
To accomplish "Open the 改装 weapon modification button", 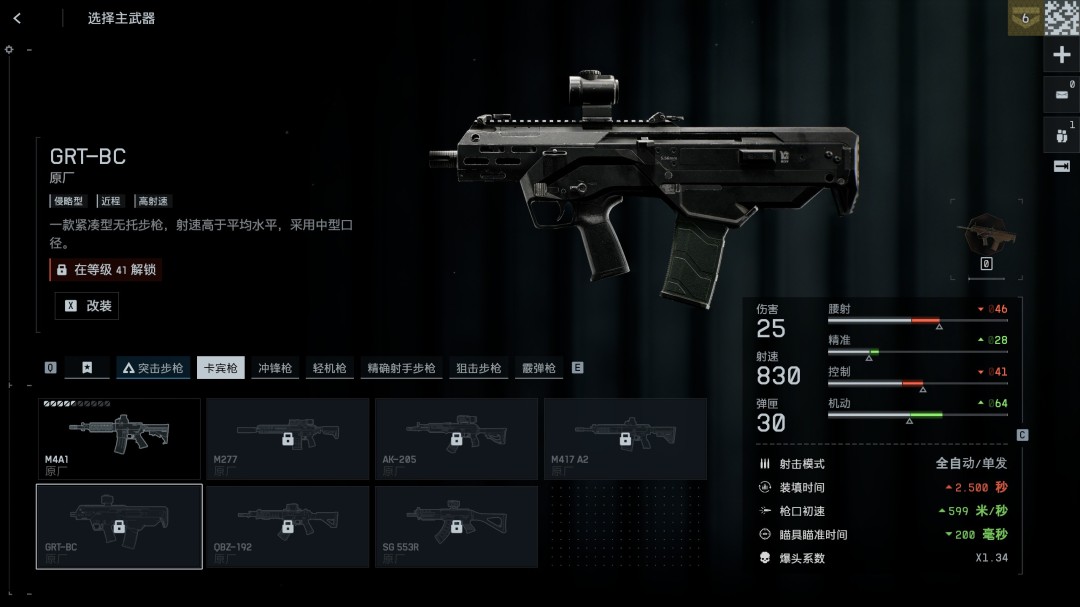I will [87, 306].
